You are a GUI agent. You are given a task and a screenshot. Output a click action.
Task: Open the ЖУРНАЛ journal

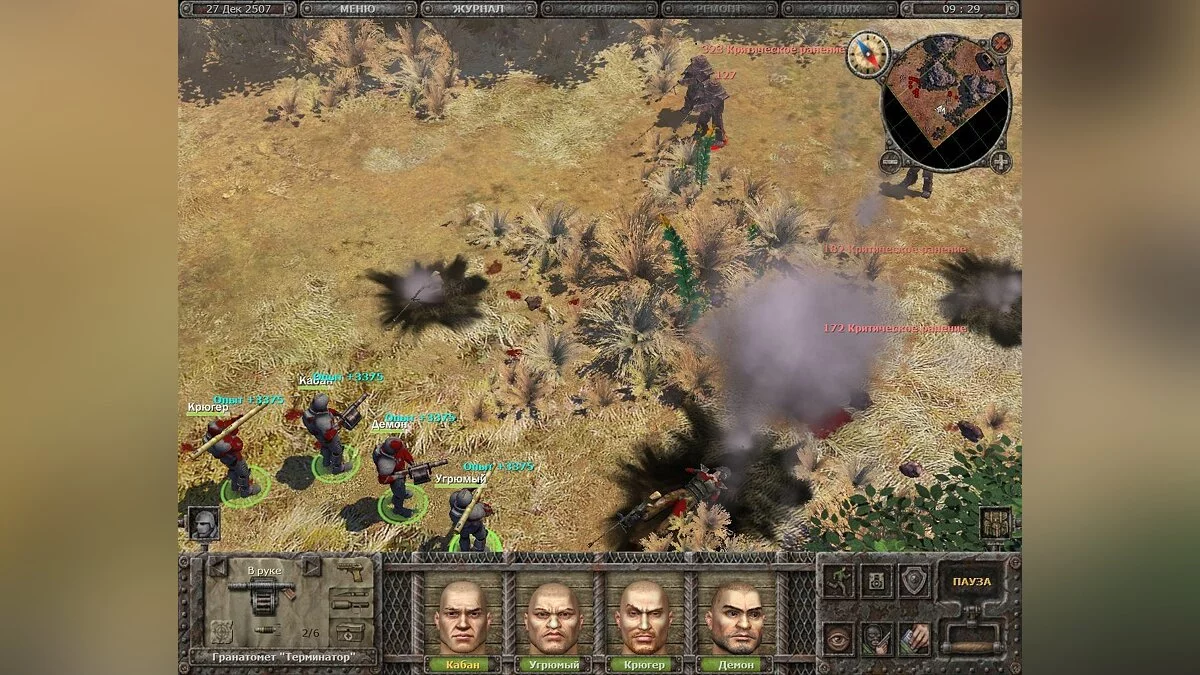click(x=478, y=9)
